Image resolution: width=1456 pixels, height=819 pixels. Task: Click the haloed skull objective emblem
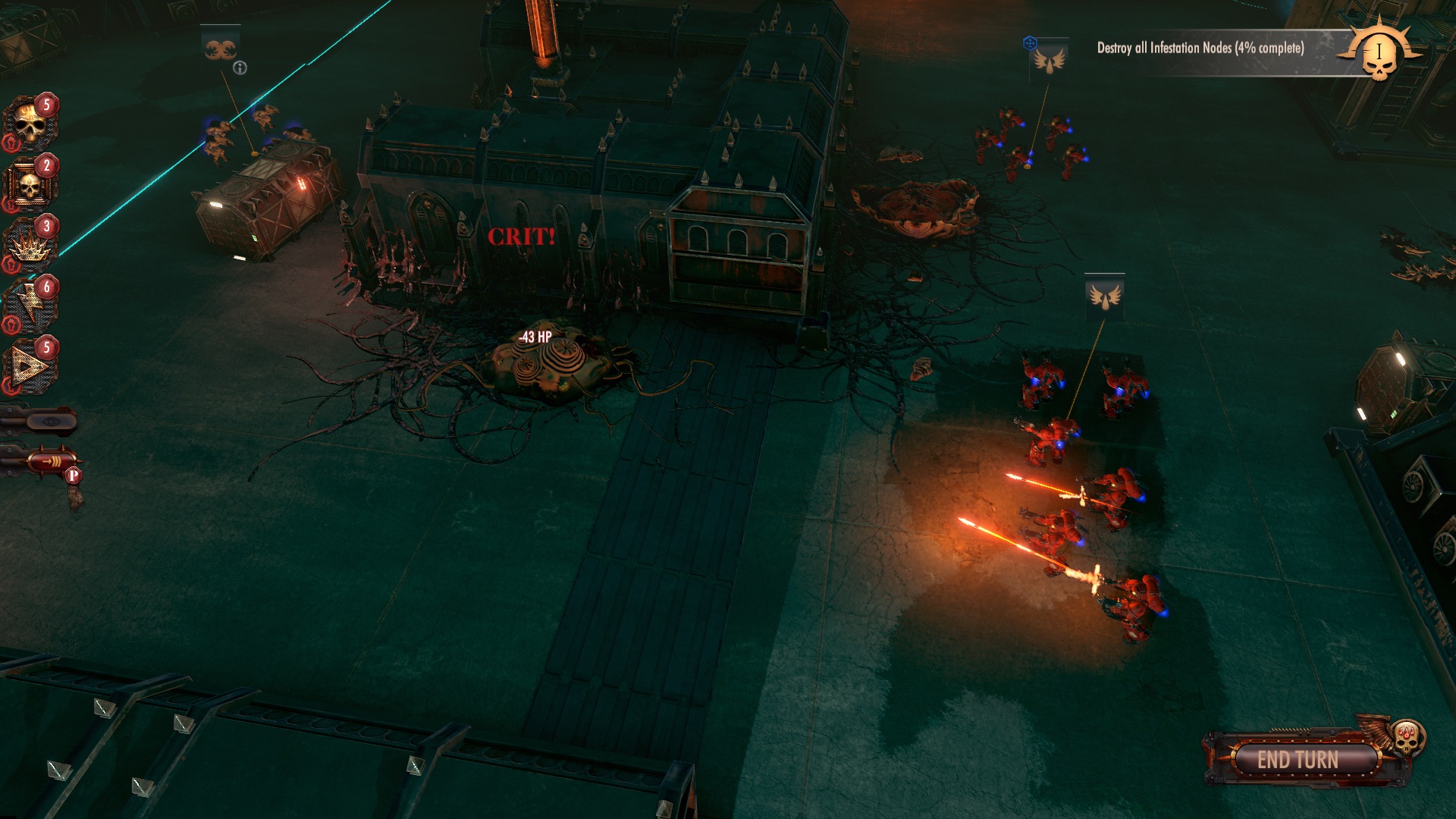(1379, 53)
